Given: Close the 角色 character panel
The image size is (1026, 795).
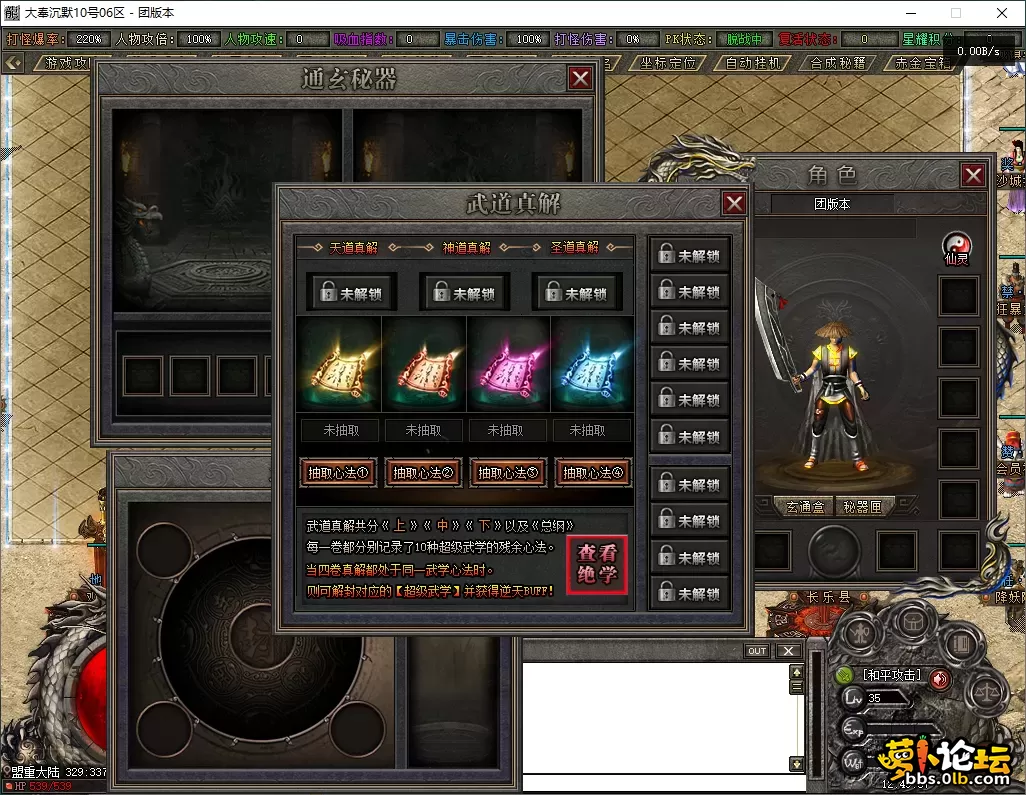Looking at the screenshot, I should point(973,176).
